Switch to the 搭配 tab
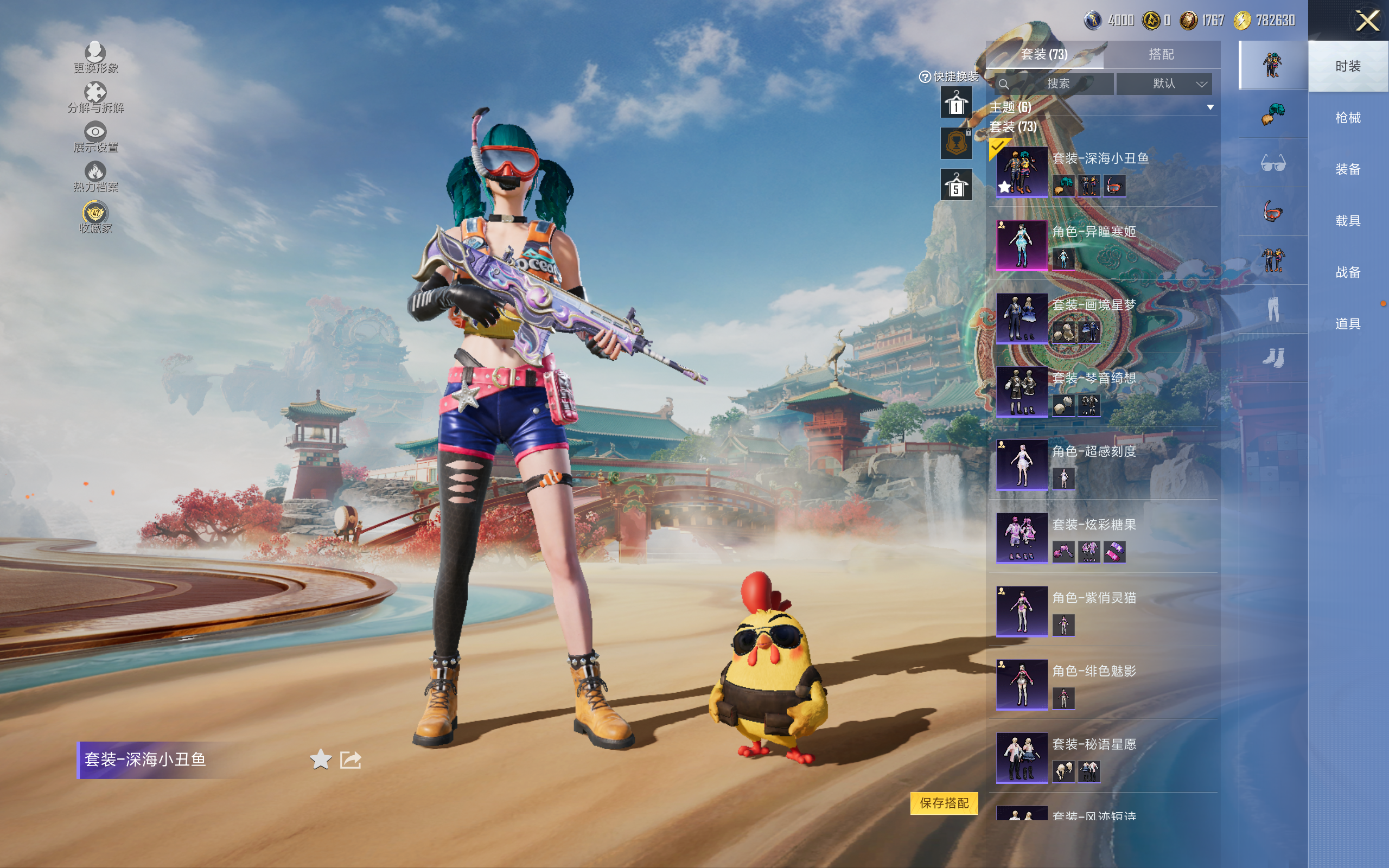Image resolution: width=1389 pixels, height=868 pixels. click(1161, 55)
